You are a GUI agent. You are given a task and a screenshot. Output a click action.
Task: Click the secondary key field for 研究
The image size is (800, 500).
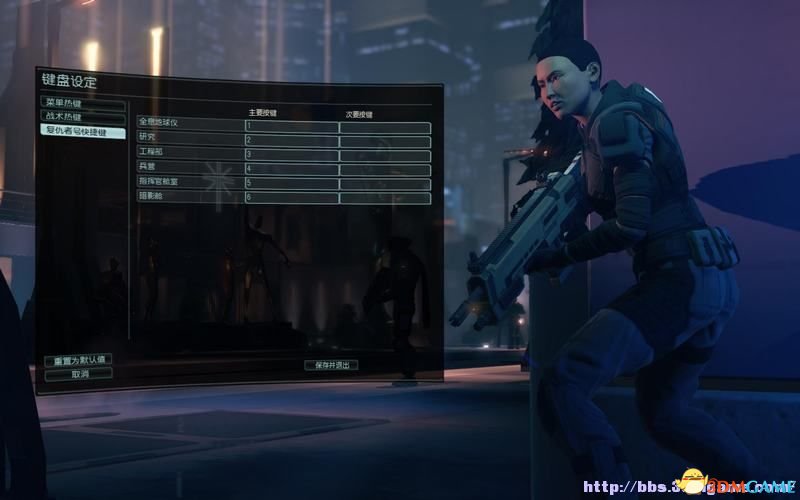(385, 141)
